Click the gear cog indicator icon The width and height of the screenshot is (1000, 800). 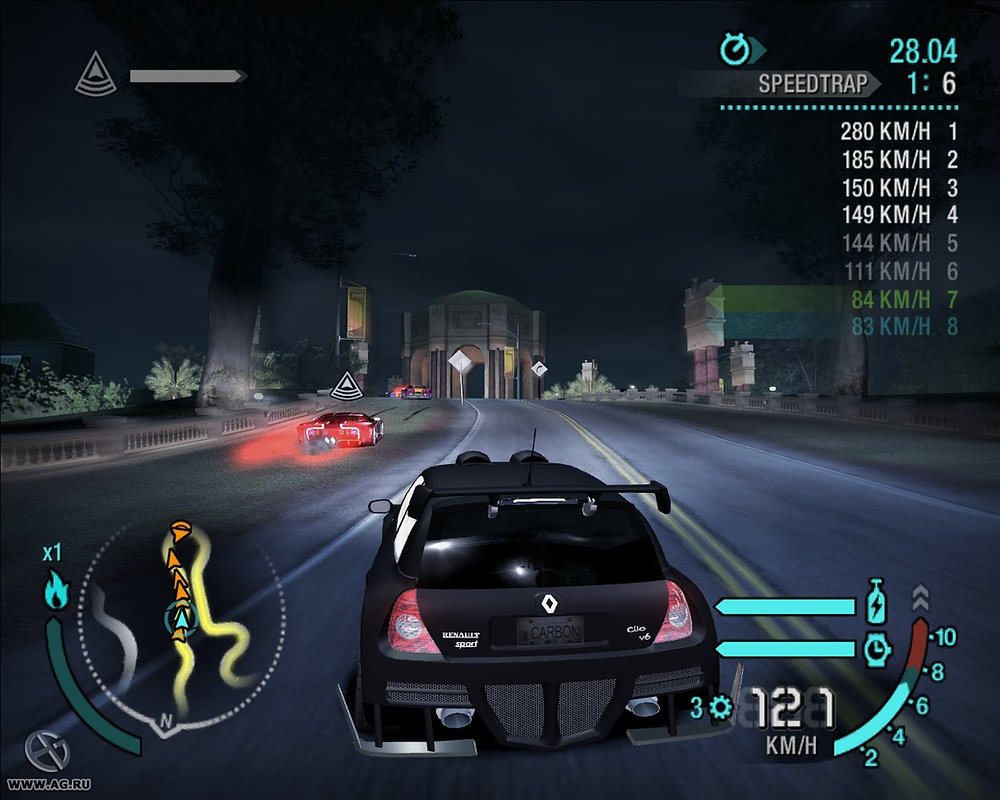pos(720,709)
